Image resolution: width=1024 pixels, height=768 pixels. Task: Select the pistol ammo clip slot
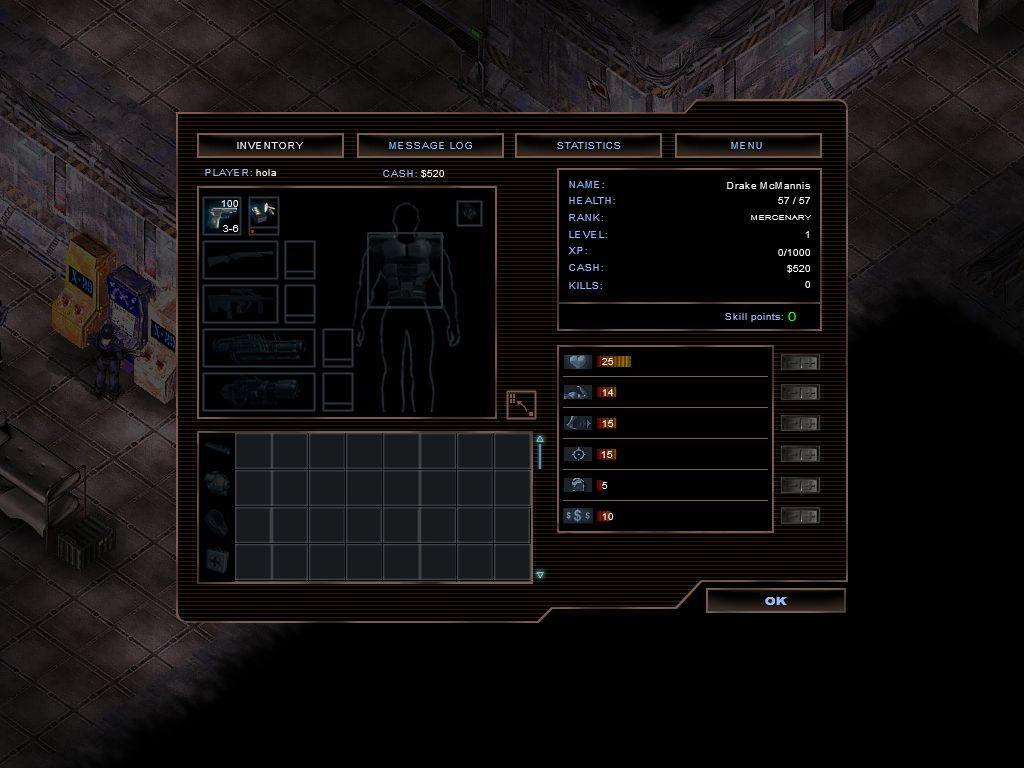(x=264, y=214)
